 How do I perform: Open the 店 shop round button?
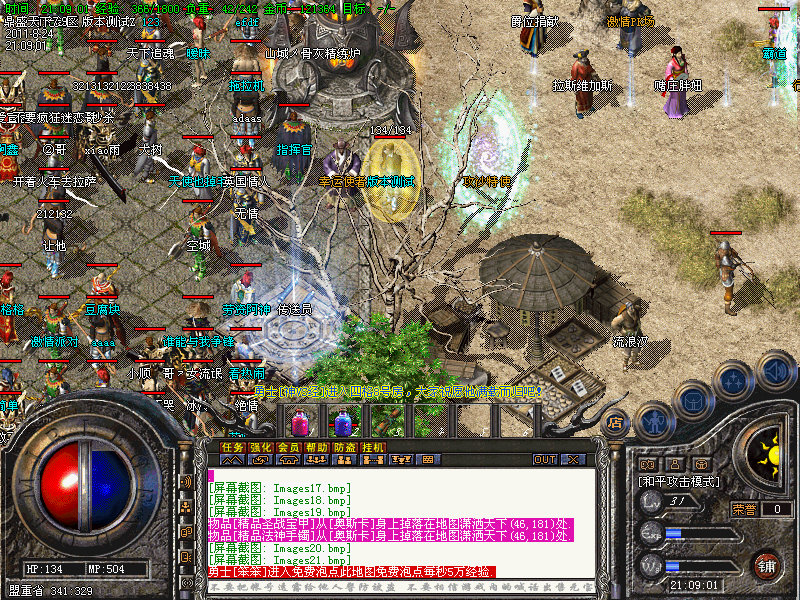616,422
